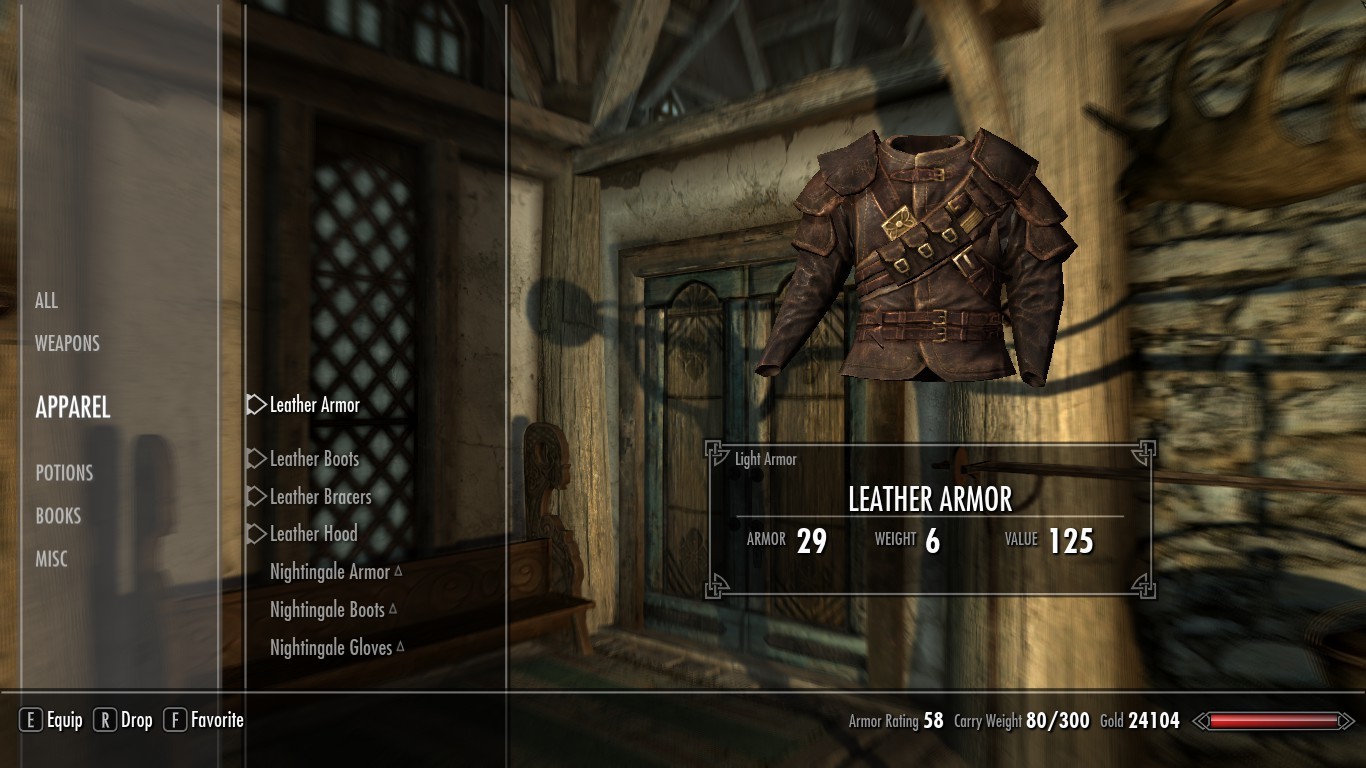Select Nightingale Armor in the list
The image size is (1366, 768).
(330, 572)
